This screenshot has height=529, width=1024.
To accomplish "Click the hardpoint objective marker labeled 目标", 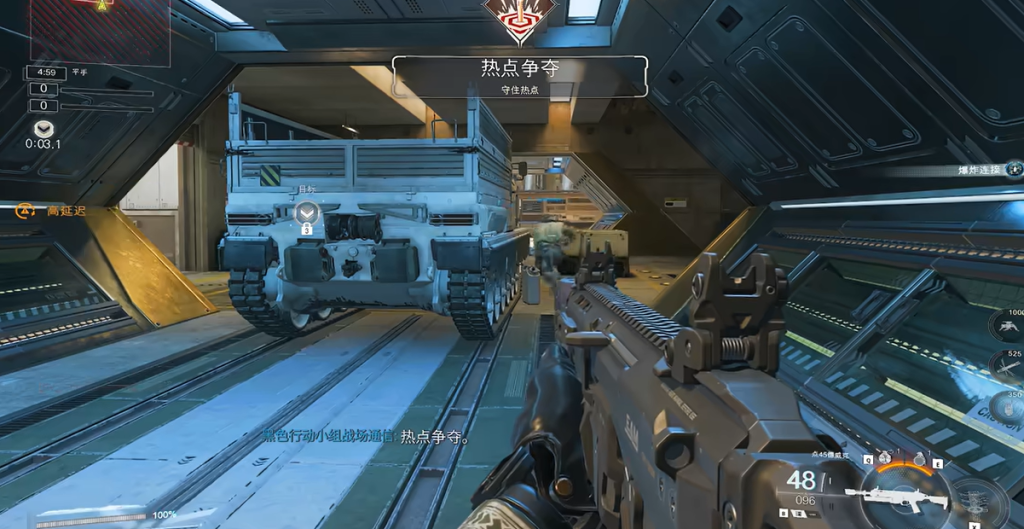I will click(x=307, y=211).
